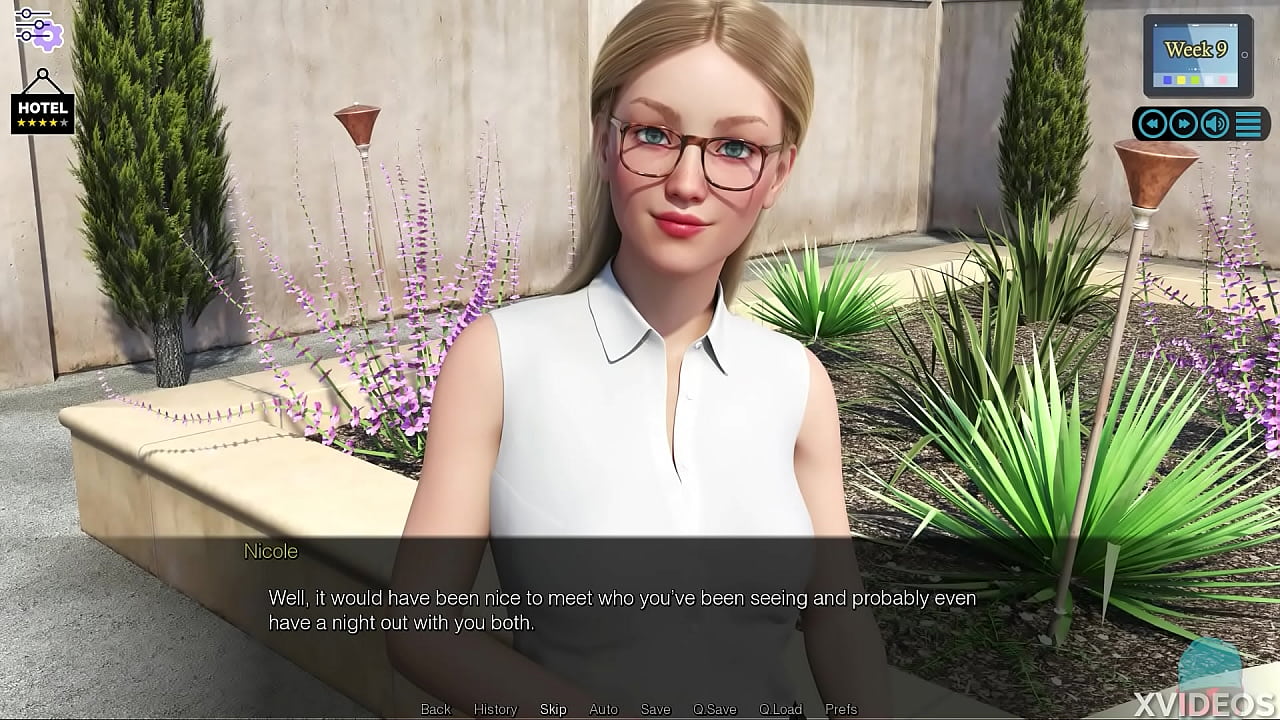The height and width of the screenshot is (720, 1280).
Task: Go Back in the dialogue
Action: (436, 709)
